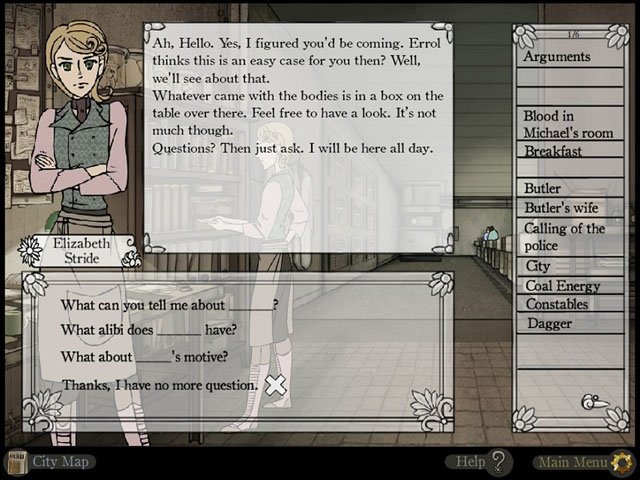
Task: Select the Butler topic
Action: point(543,187)
